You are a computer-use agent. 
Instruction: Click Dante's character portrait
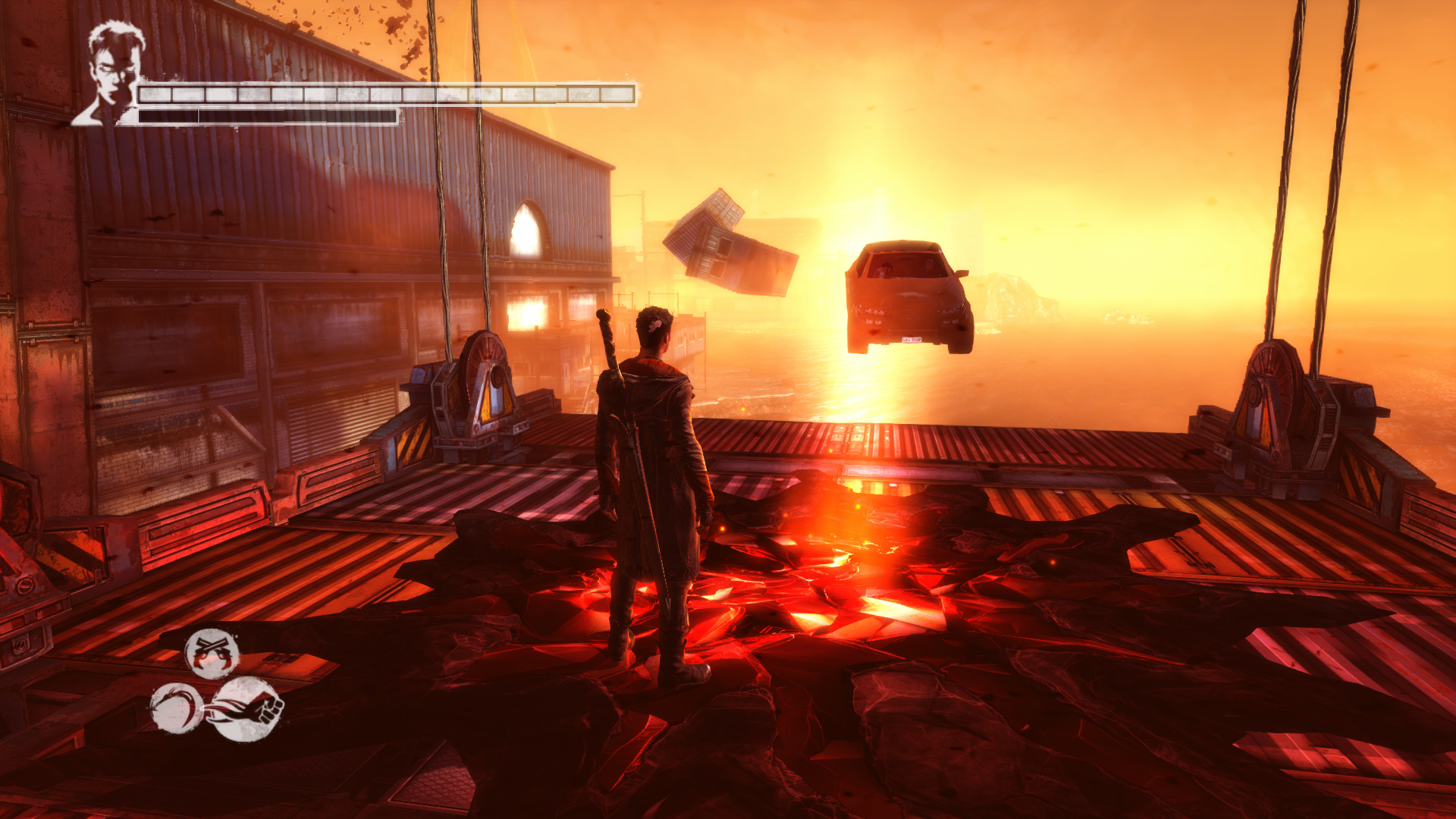coord(111,74)
